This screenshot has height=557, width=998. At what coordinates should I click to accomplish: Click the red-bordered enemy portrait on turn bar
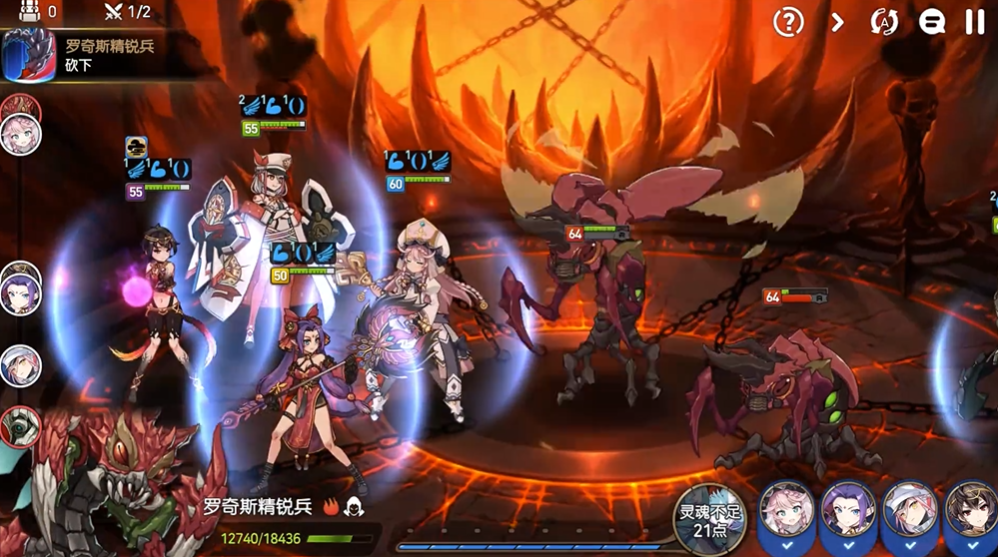(x=19, y=427)
